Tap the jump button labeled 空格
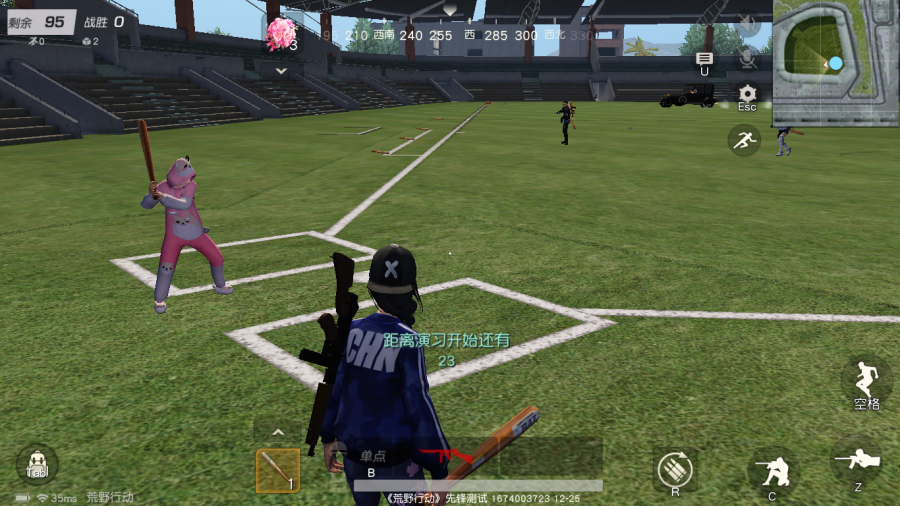 point(866,382)
